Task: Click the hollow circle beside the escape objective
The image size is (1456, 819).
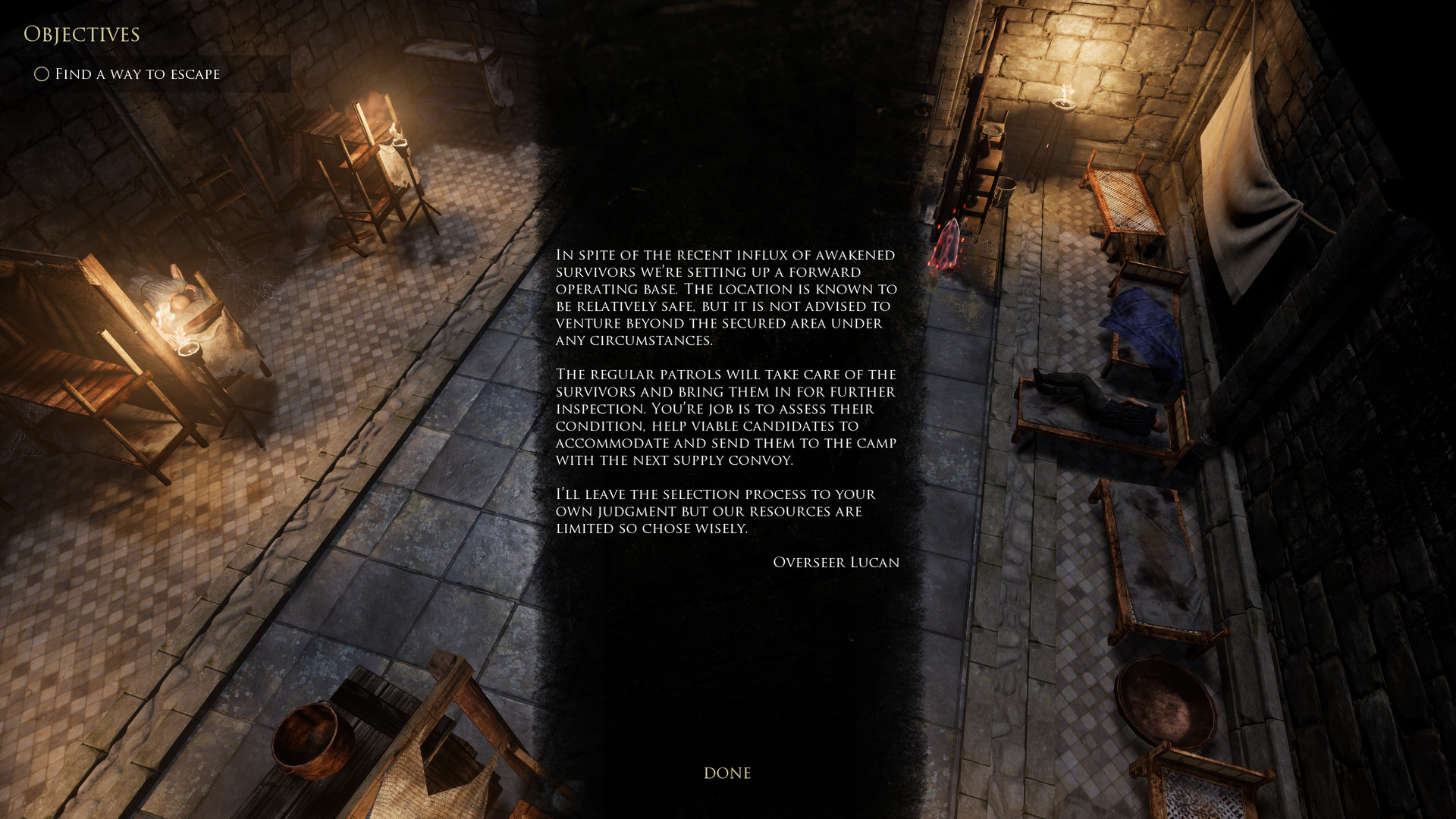Action: (40, 74)
